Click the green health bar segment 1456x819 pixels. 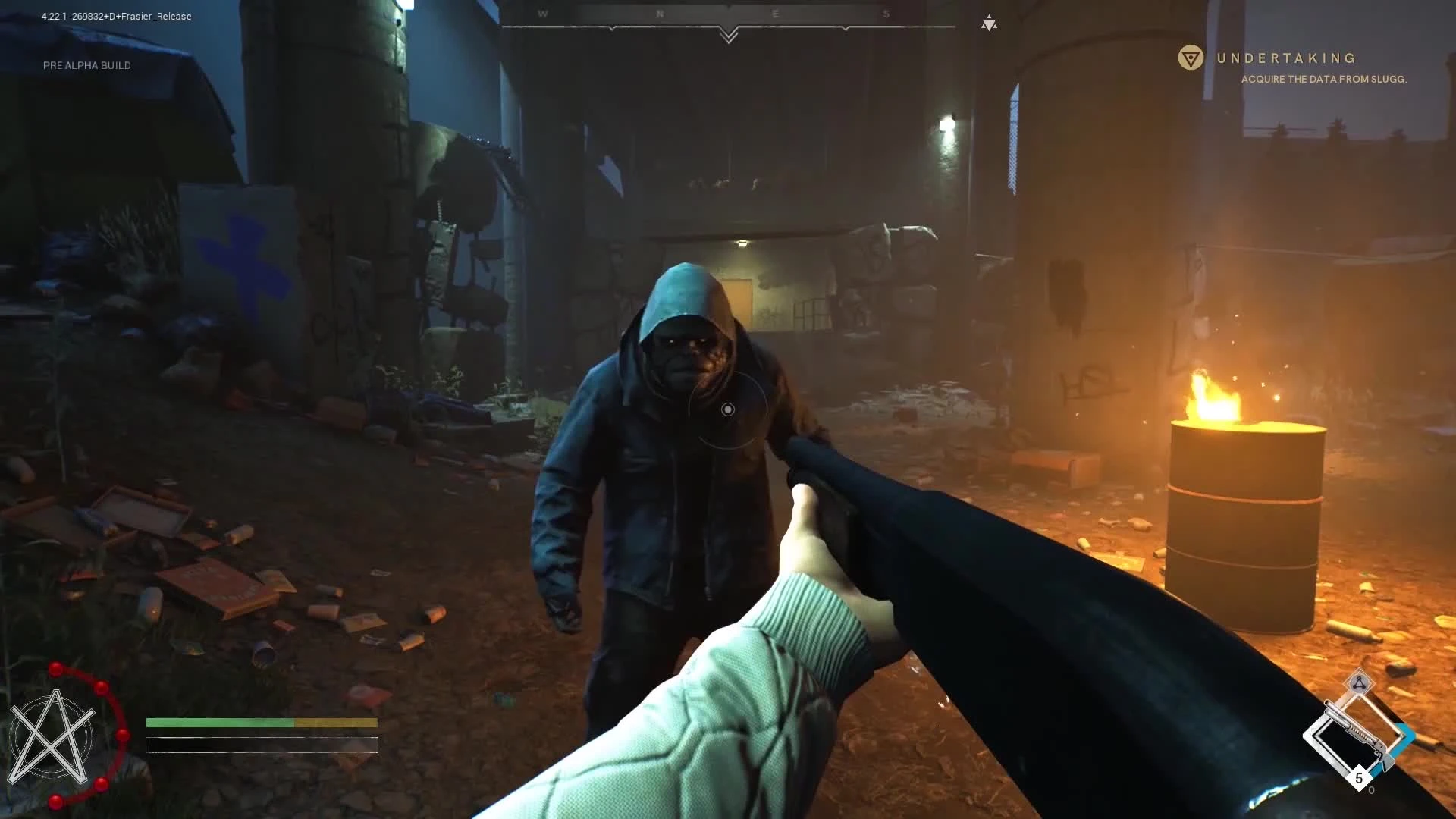click(220, 723)
